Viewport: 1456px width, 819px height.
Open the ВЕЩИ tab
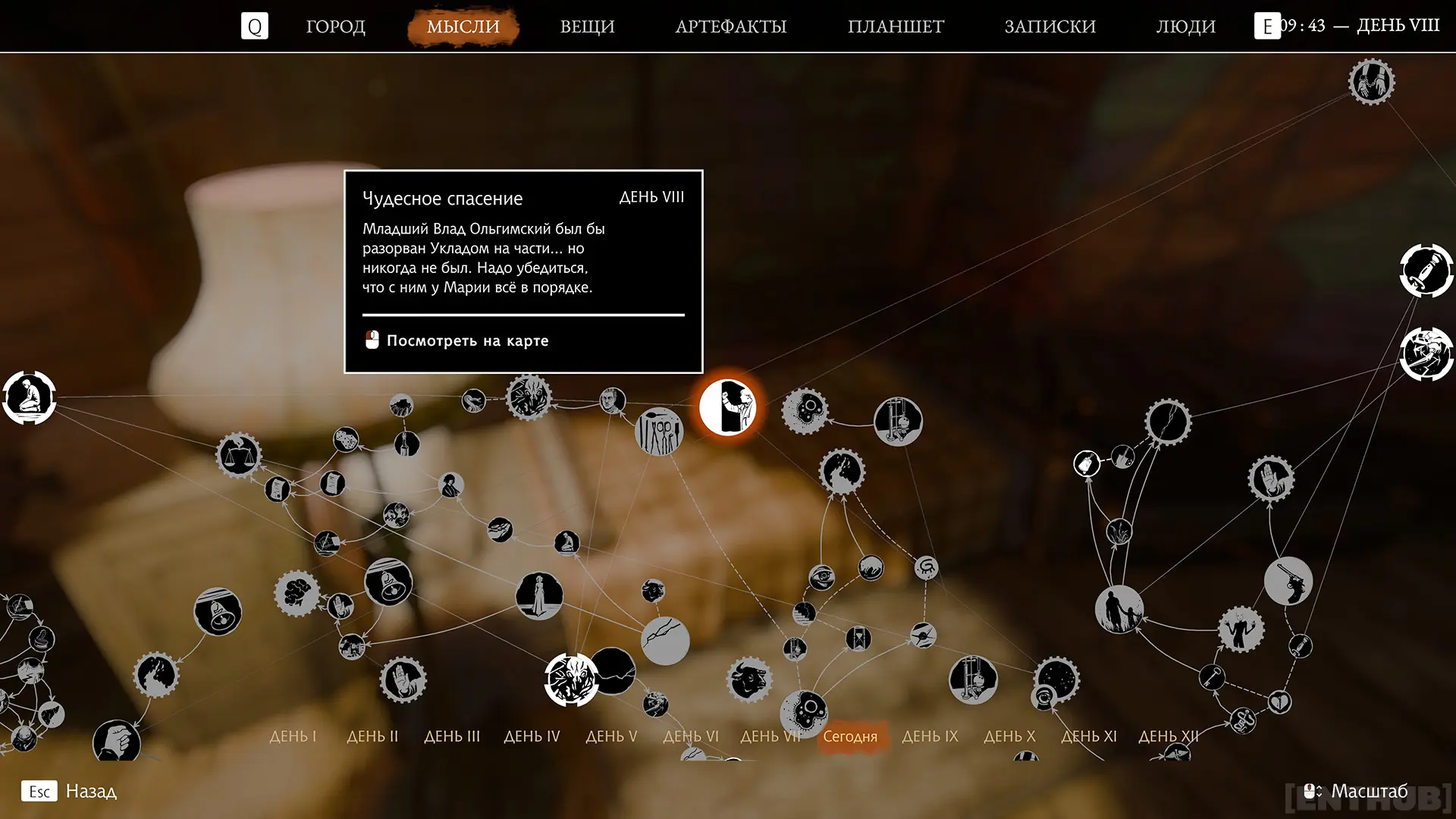pyautogui.click(x=587, y=27)
